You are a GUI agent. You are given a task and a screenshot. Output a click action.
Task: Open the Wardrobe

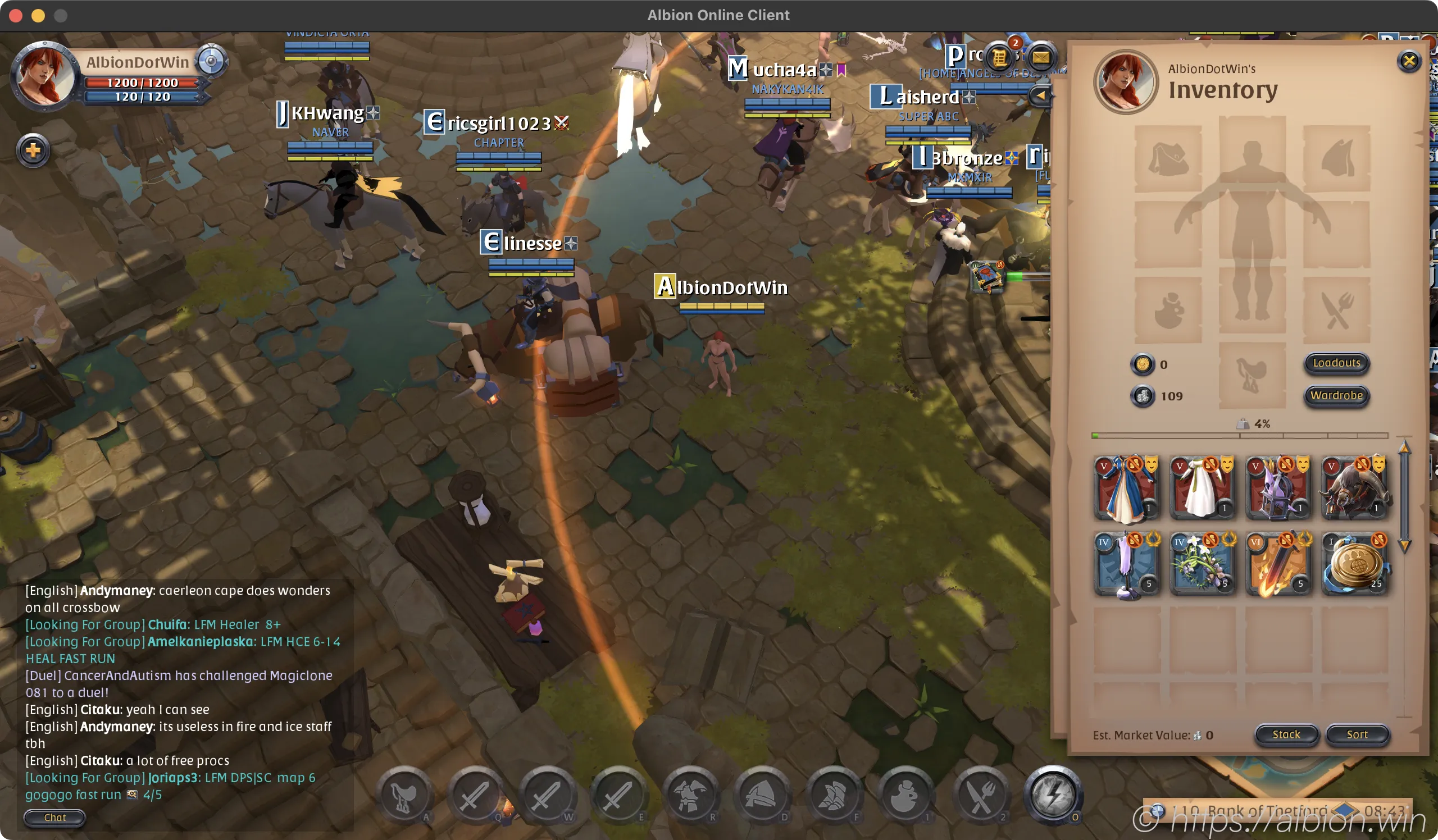coord(1336,396)
